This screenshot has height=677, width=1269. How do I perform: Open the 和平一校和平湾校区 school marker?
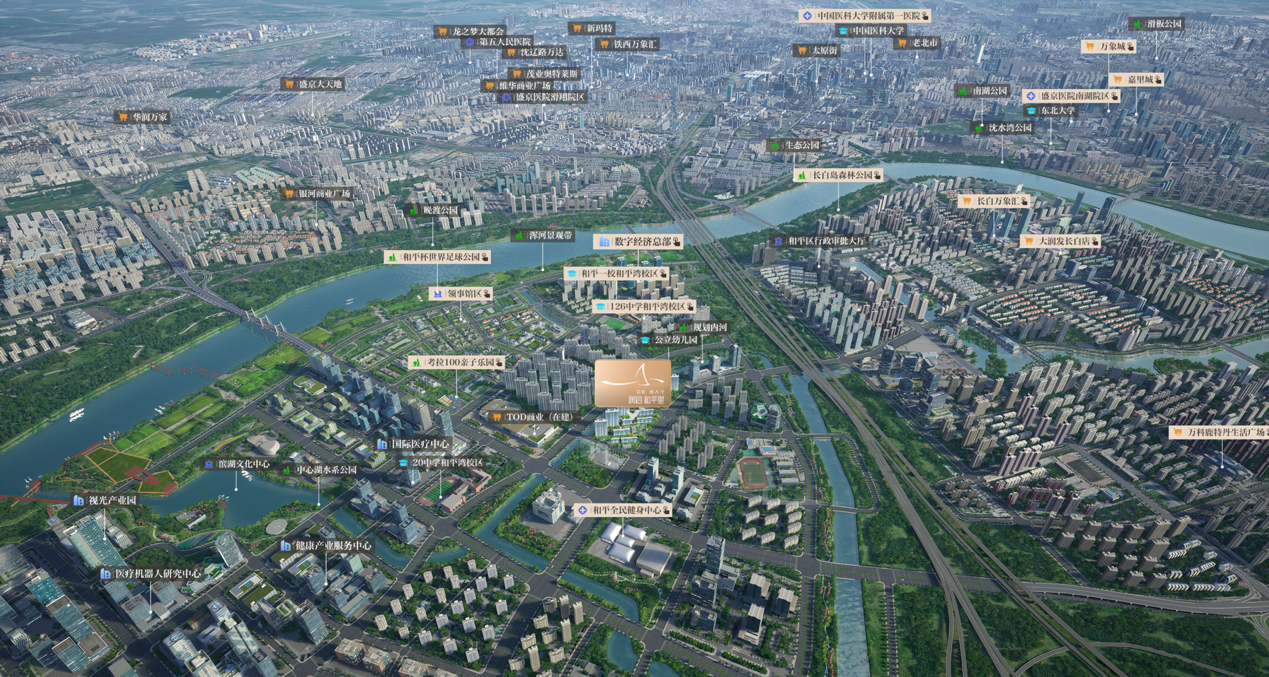pos(617,273)
